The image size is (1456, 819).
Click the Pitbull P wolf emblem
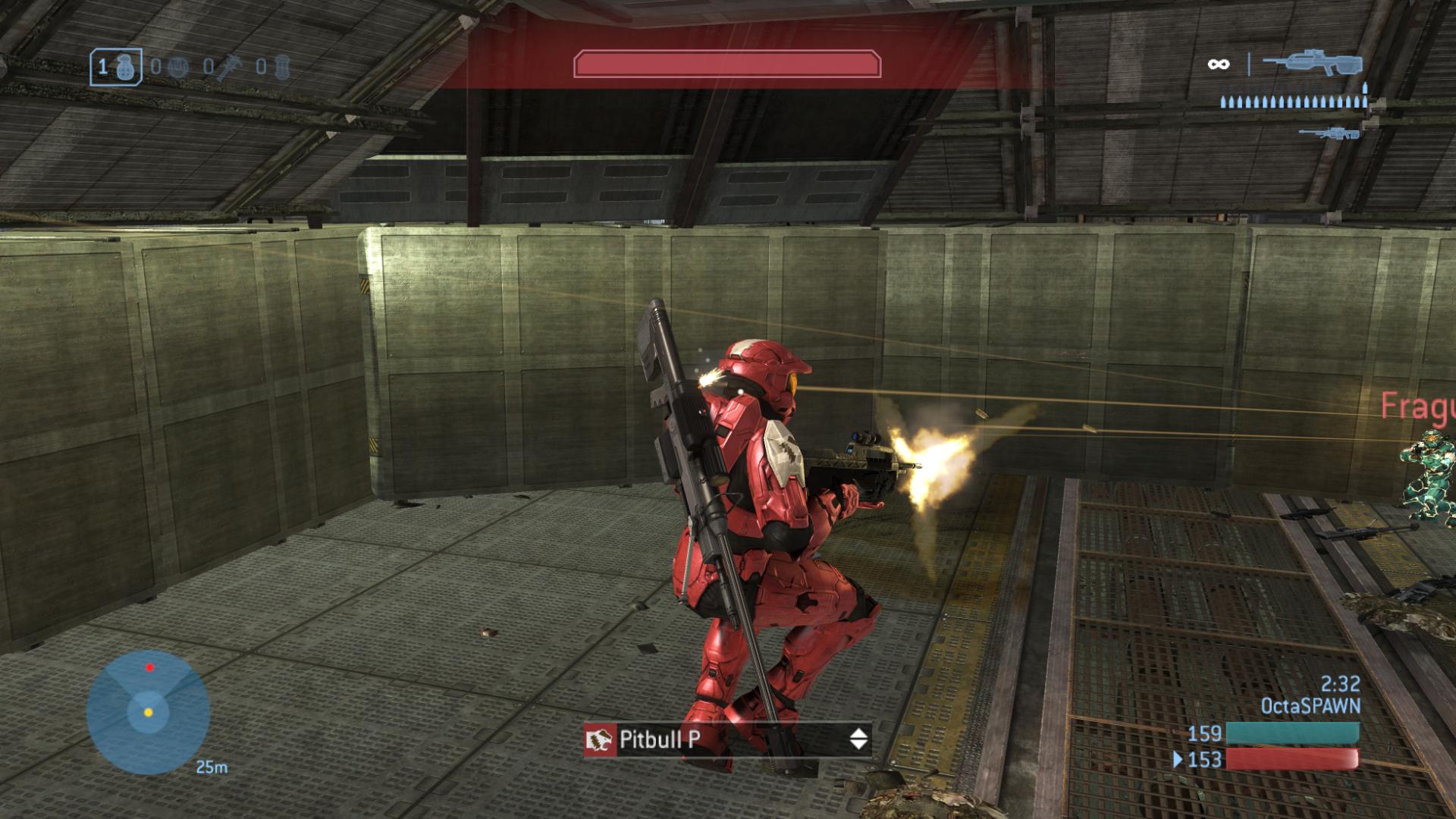[600, 739]
